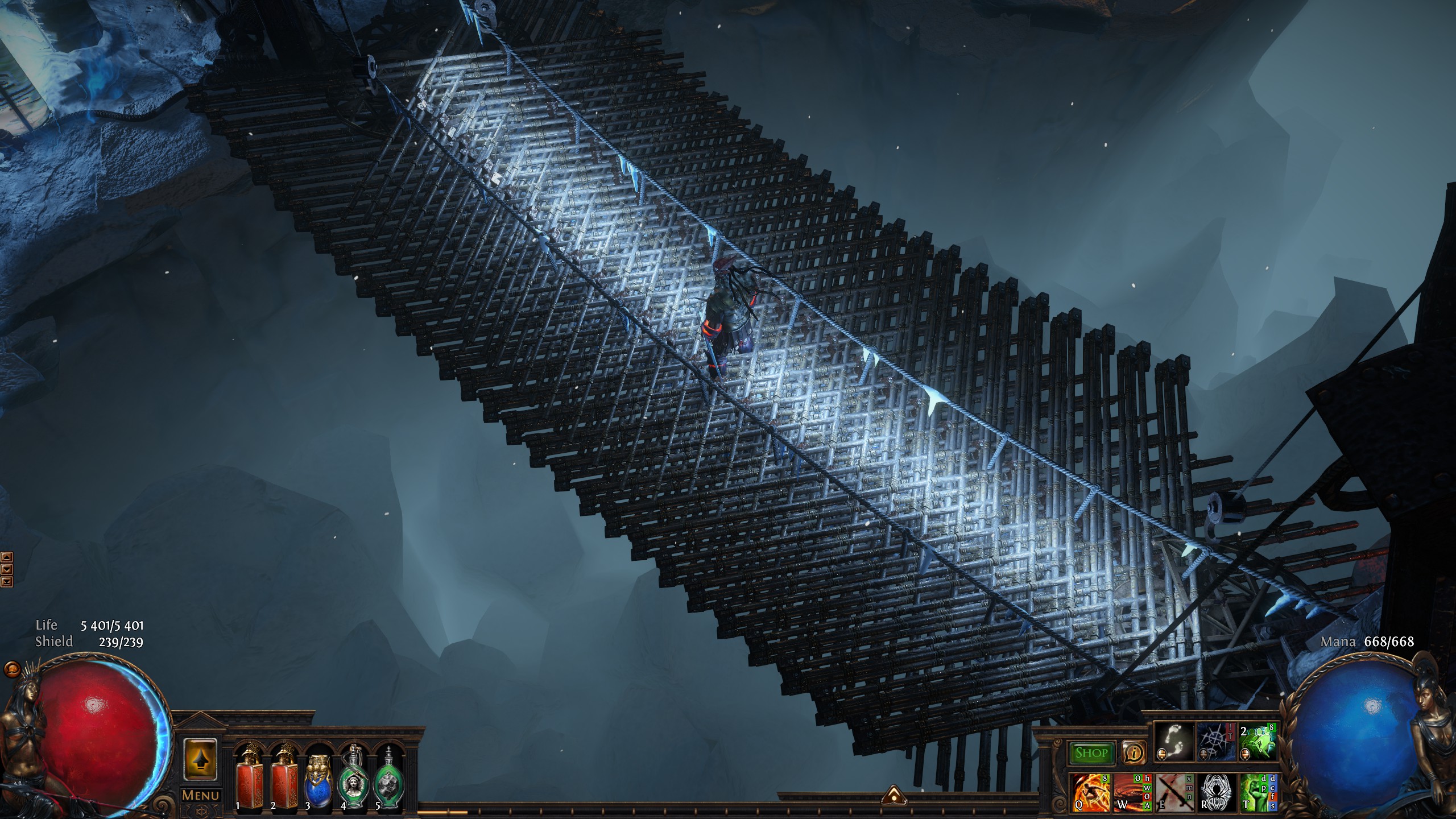Use the green fist skill on T
Image resolution: width=1456 pixels, height=819 pixels.
pyautogui.click(x=1256, y=792)
